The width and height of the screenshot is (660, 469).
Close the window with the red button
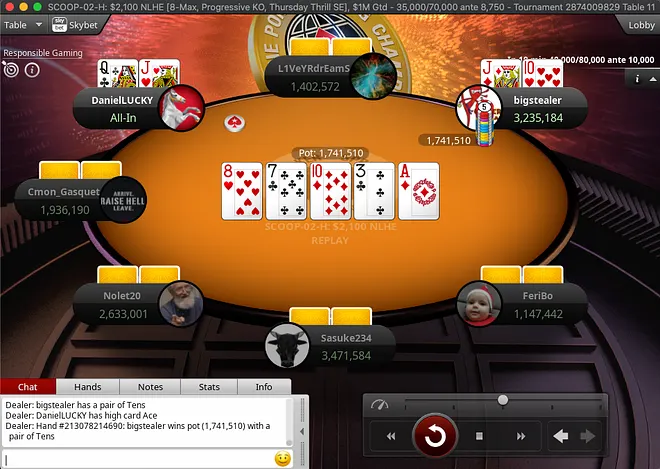tap(9, 7)
